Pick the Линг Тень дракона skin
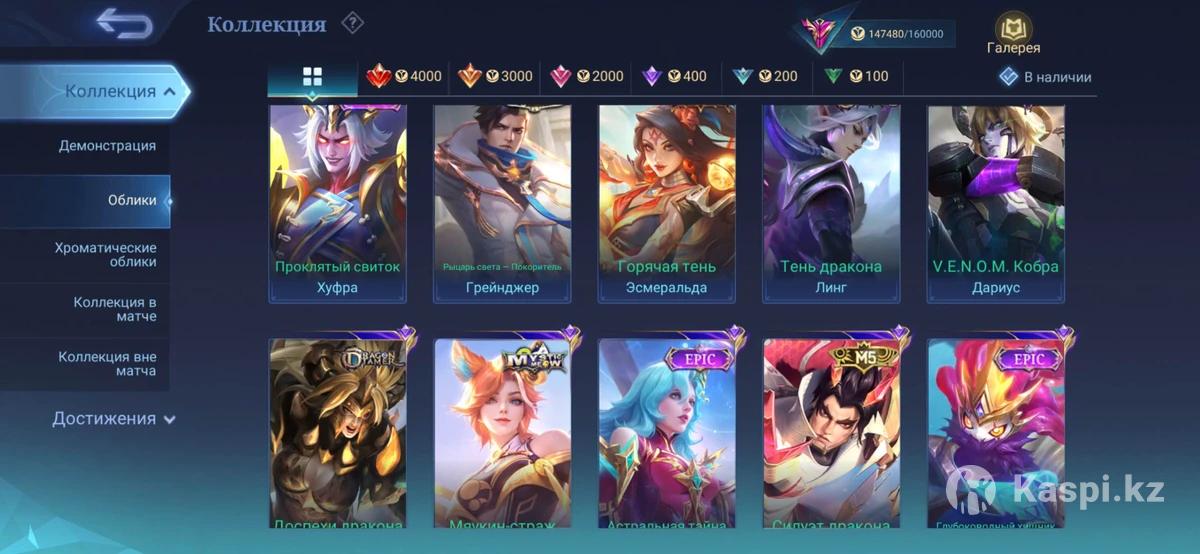The width and height of the screenshot is (1200, 554). pos(831,203)
